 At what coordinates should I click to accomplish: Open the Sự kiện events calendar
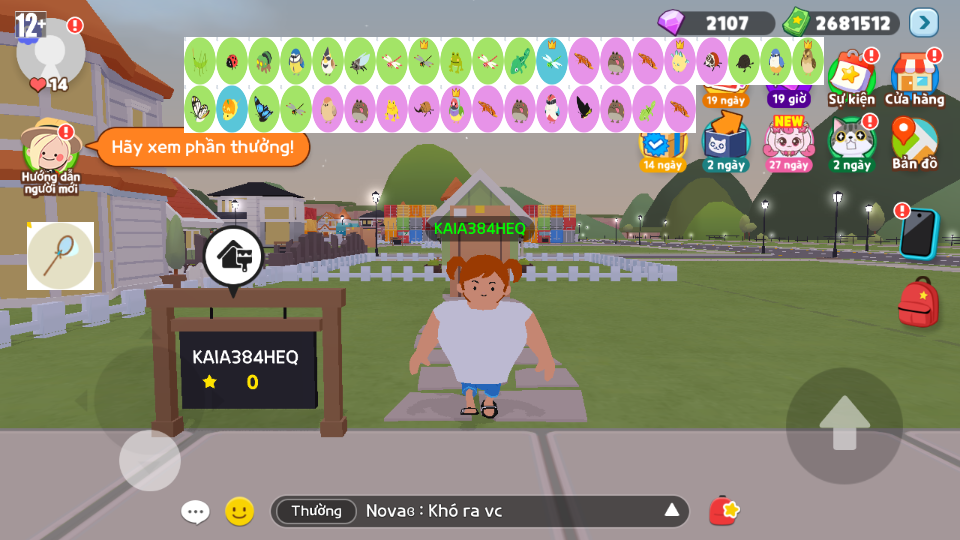click(852, 76)
